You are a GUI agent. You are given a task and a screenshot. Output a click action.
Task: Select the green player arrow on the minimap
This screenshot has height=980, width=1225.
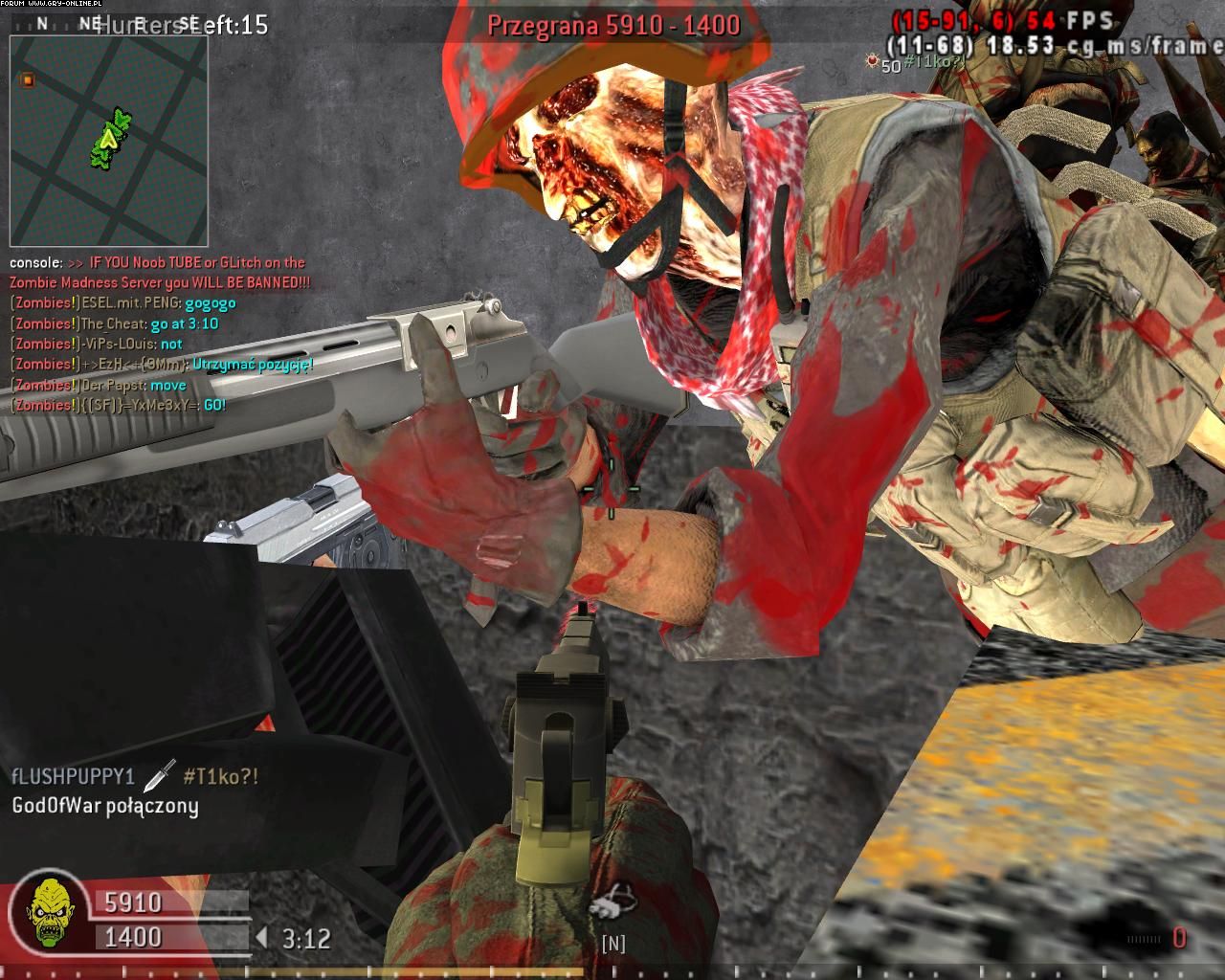(110, 139)
